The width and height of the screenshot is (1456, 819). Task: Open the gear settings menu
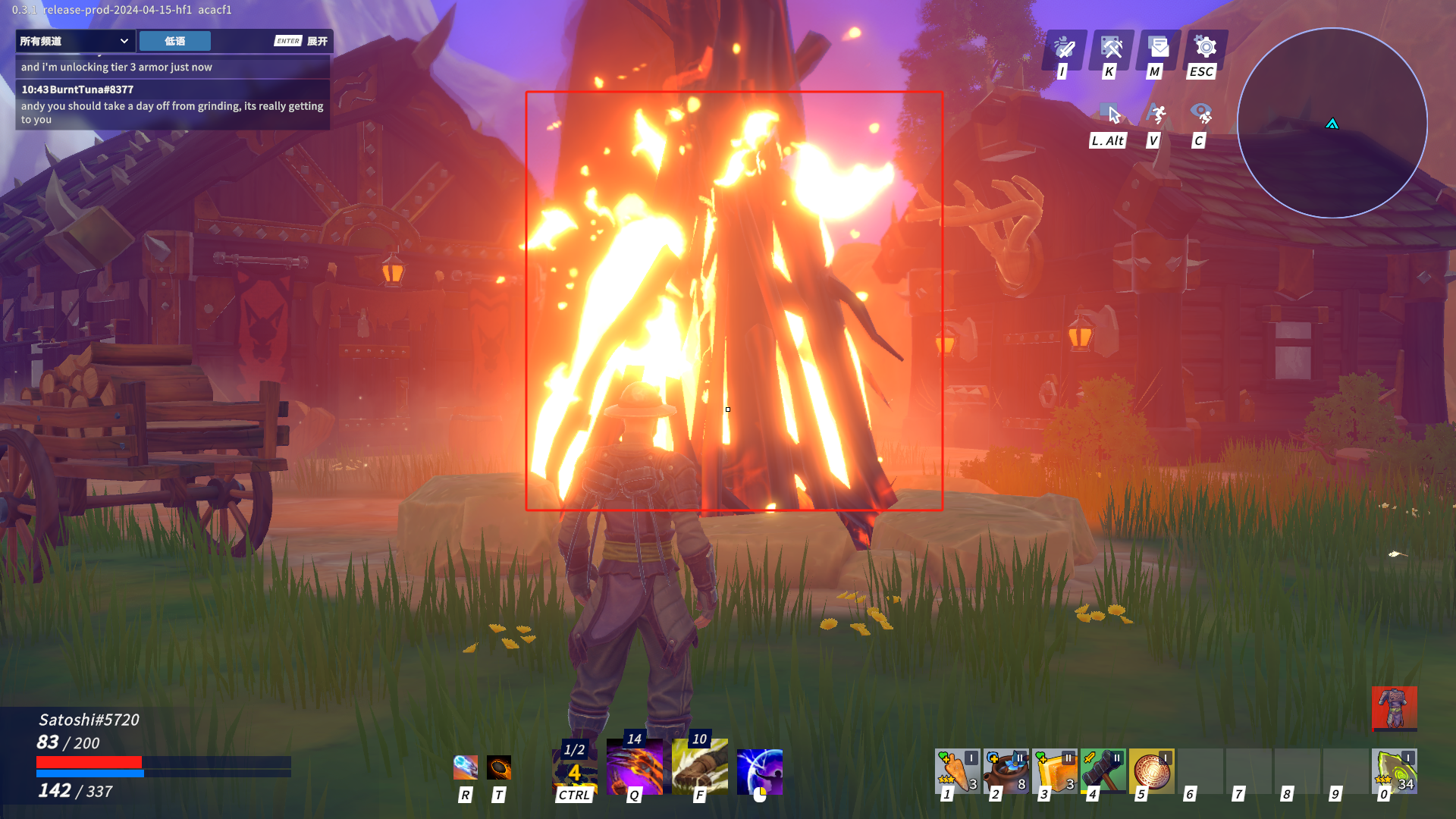pyautogui.click(x=1205, y=48)
